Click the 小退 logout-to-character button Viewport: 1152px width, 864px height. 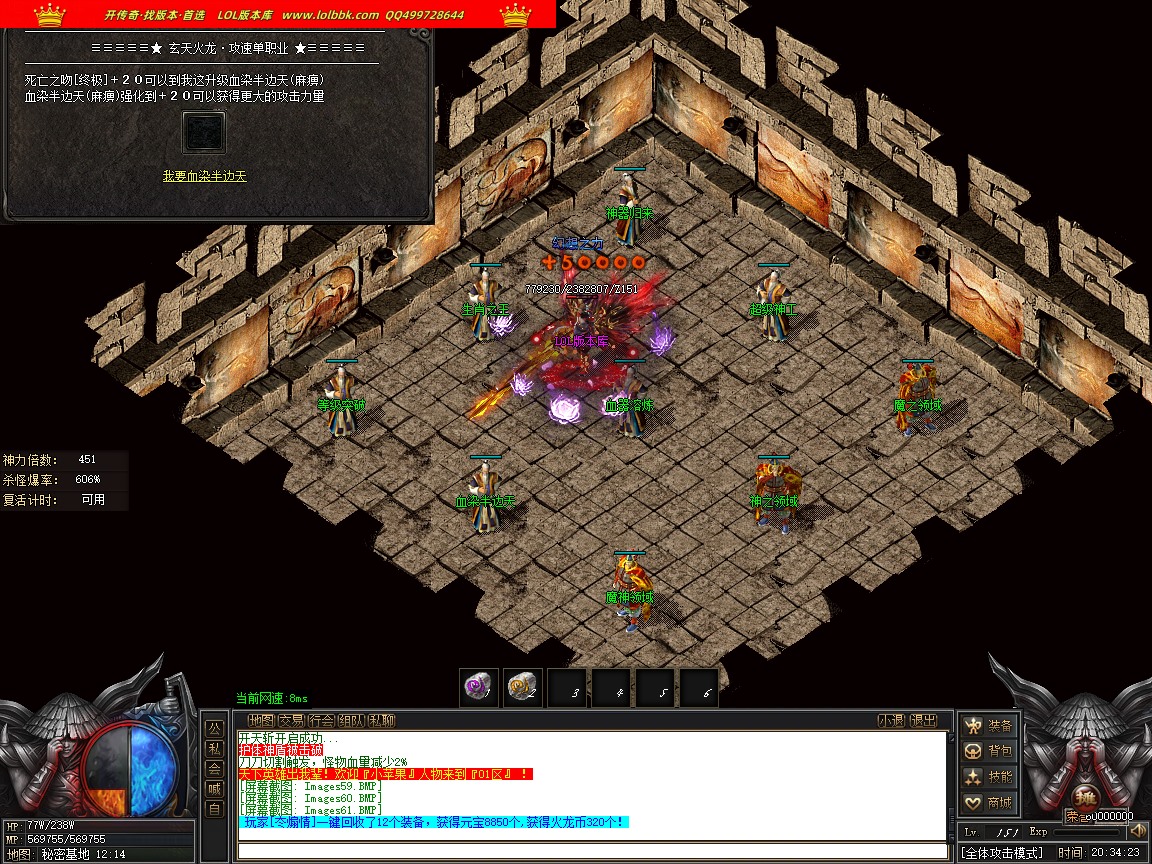point(892,720)
